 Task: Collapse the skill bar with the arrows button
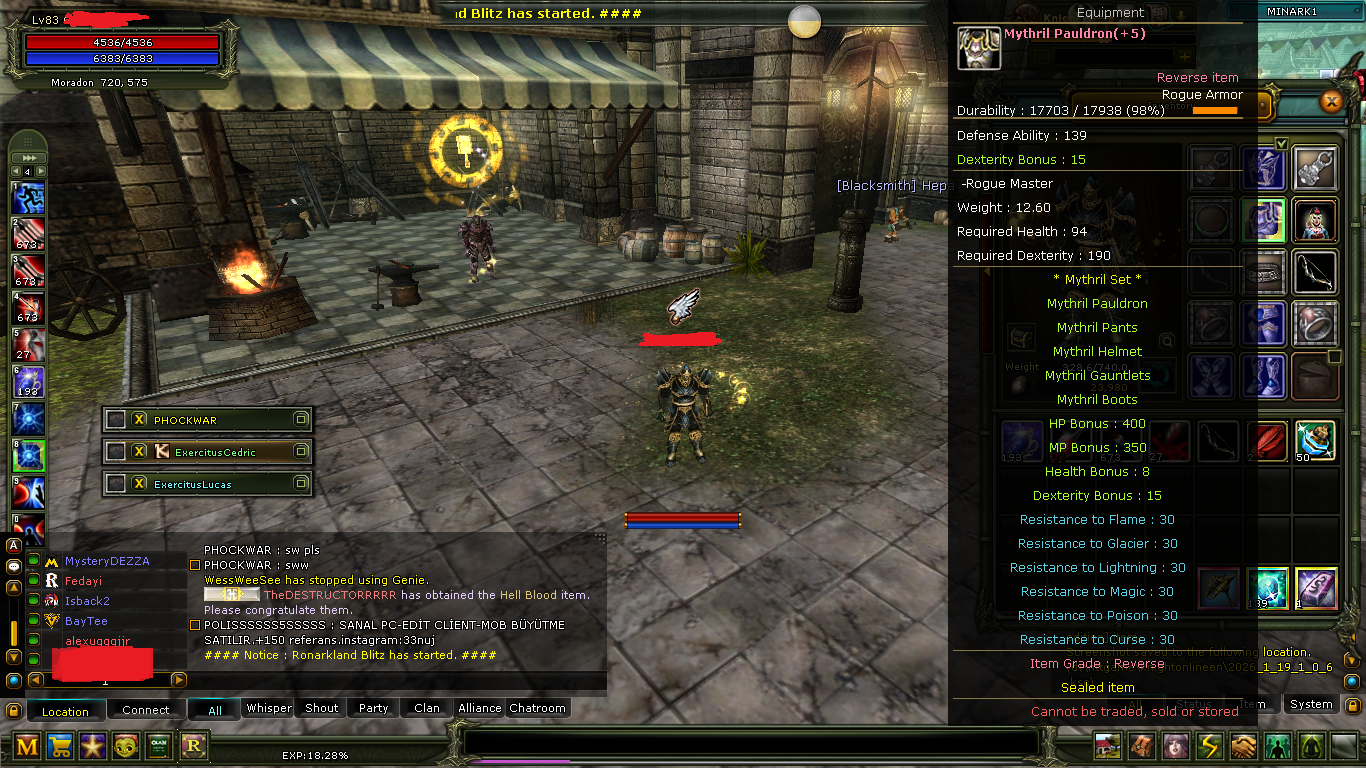click(x=27, y=155)
